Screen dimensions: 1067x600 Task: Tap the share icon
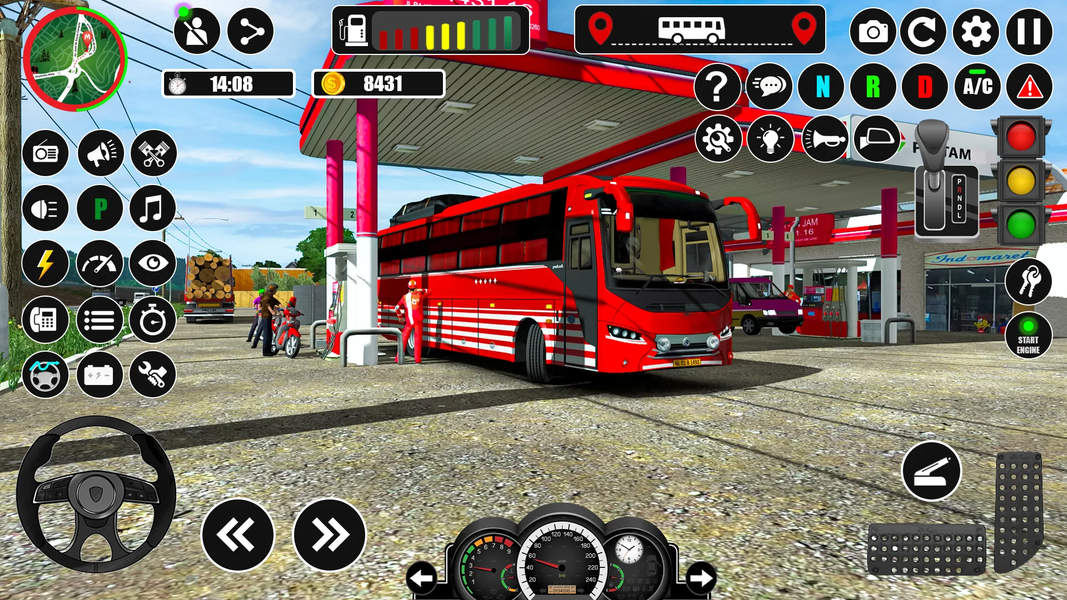(x=250, y=31)
